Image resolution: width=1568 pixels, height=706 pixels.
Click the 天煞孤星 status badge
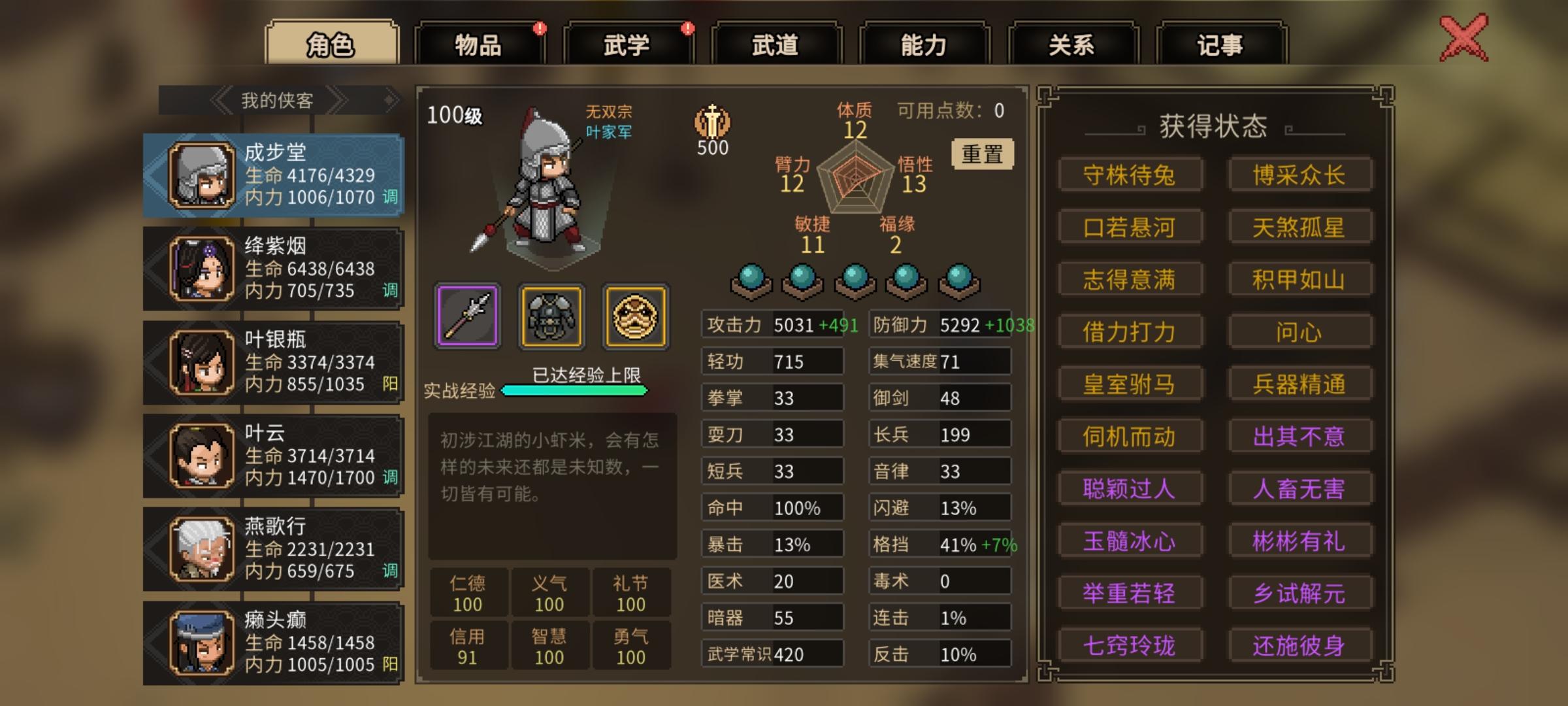(1300, 227)
